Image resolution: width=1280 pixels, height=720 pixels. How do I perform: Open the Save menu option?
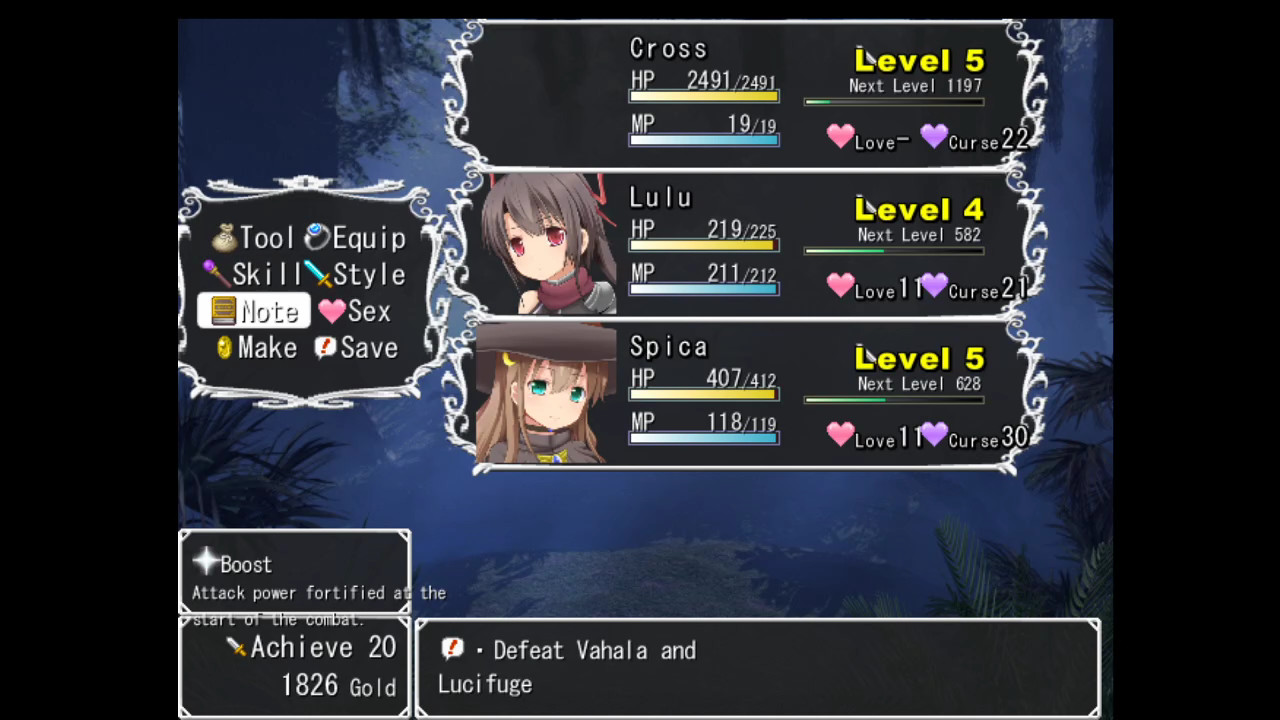pos(369,347)
